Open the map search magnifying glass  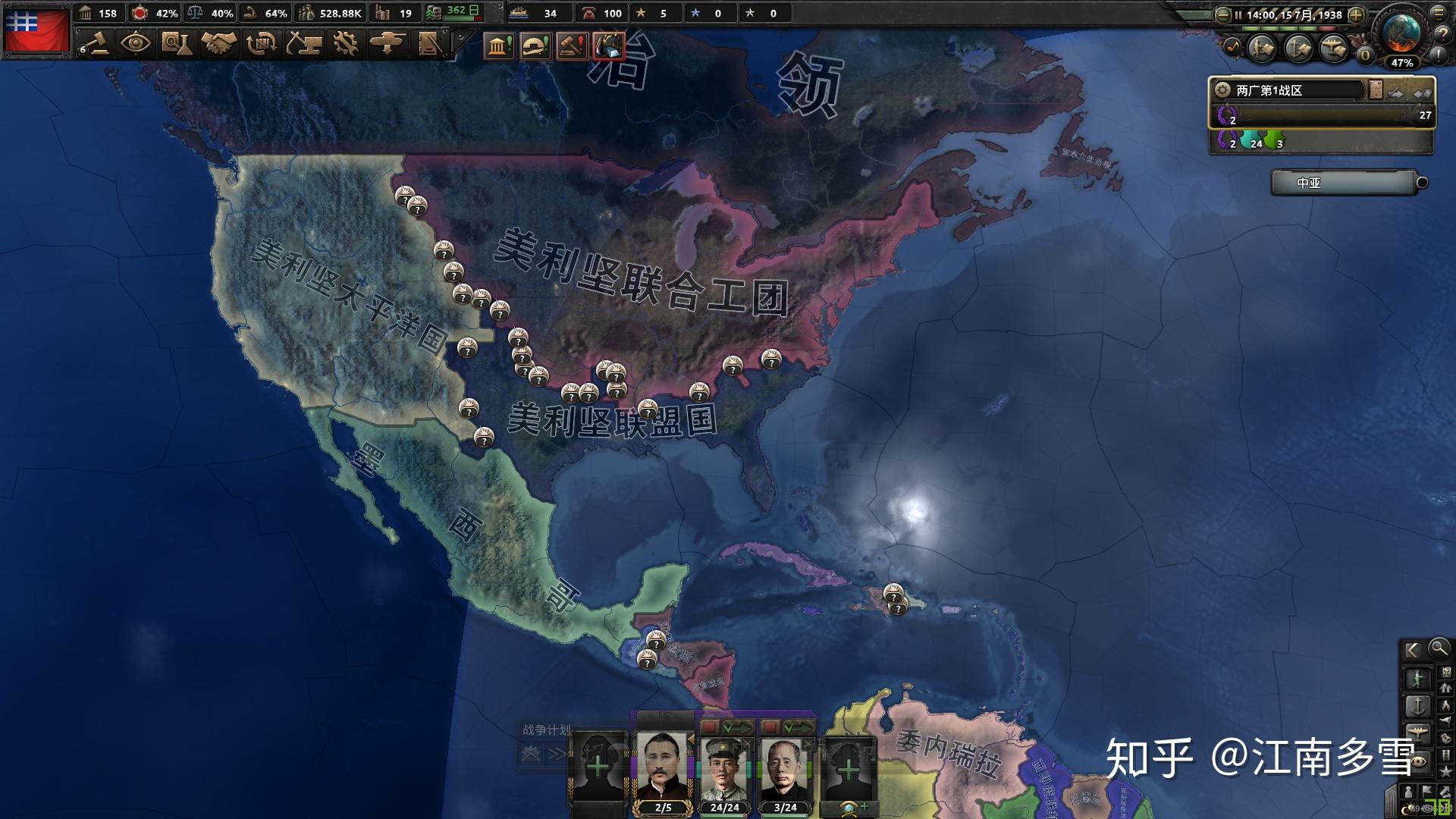(x=1439, y=648)
